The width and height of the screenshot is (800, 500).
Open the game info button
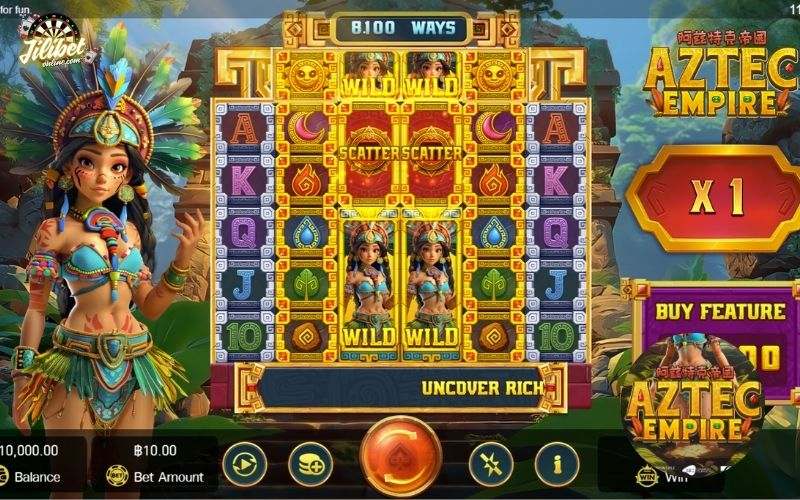(x=557, y=464)
